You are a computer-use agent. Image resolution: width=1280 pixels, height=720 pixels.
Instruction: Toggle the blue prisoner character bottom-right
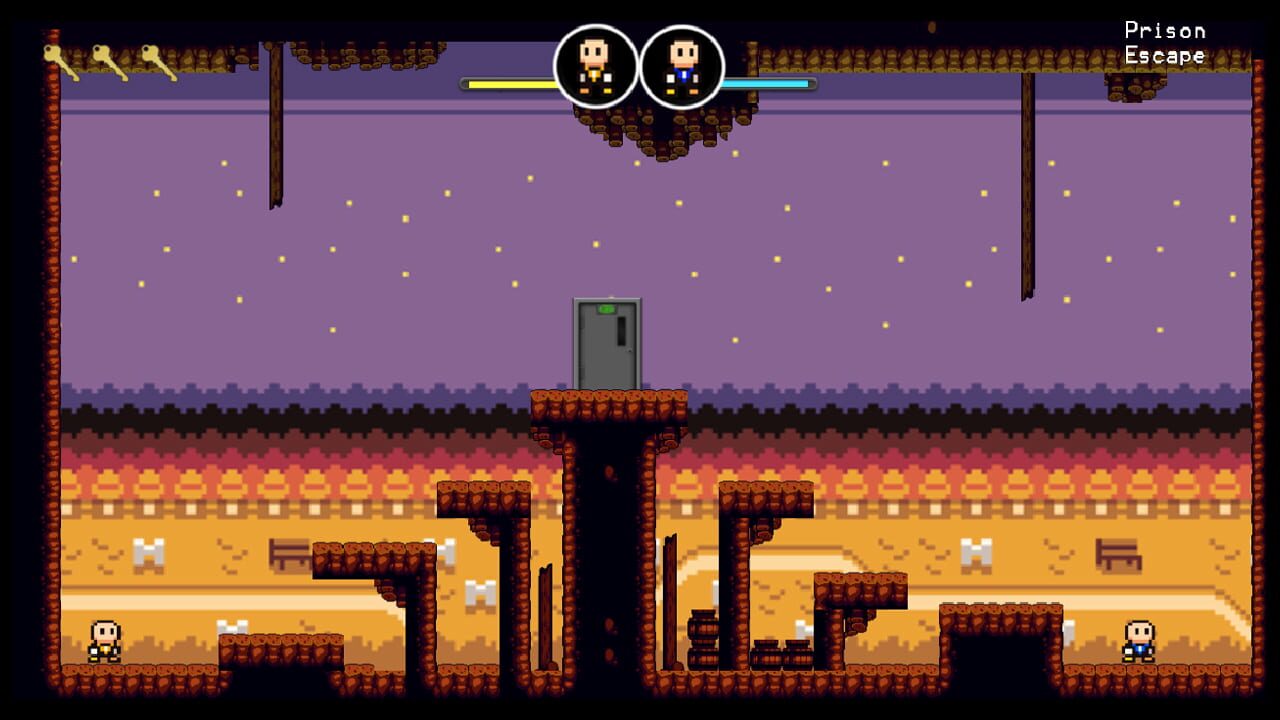point(1137,640)
